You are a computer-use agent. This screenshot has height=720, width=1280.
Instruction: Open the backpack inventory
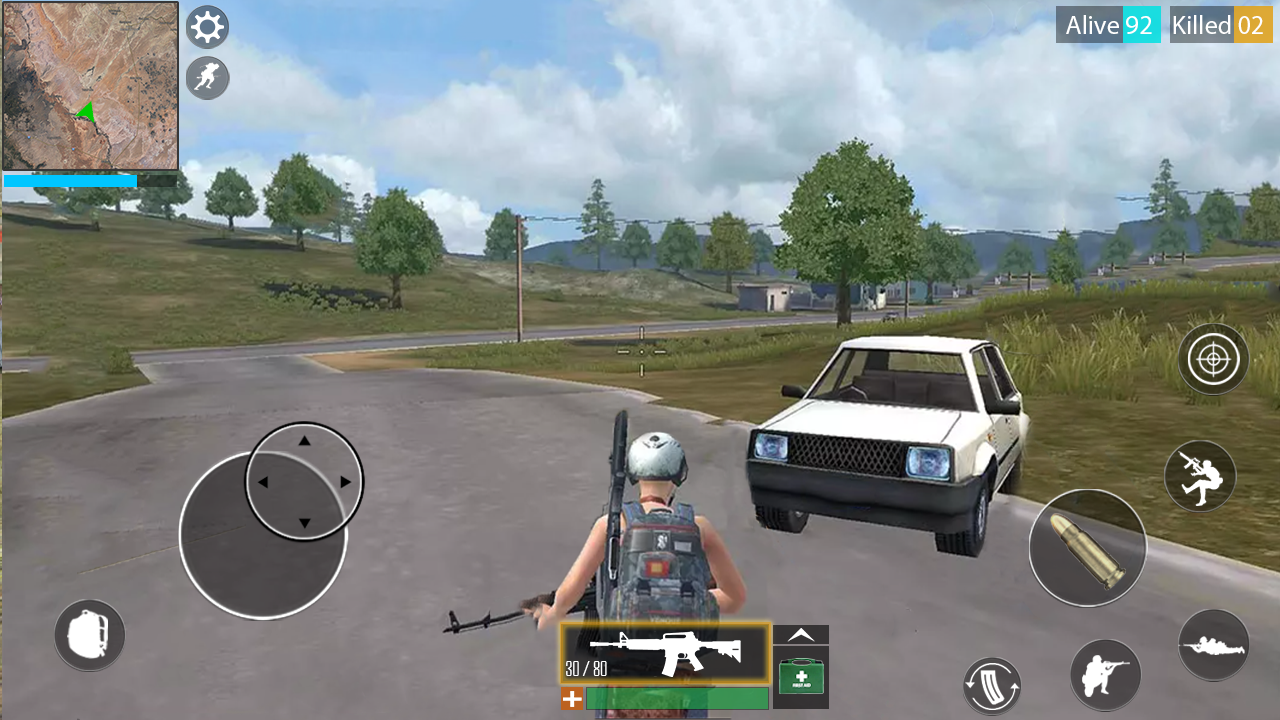89,634
